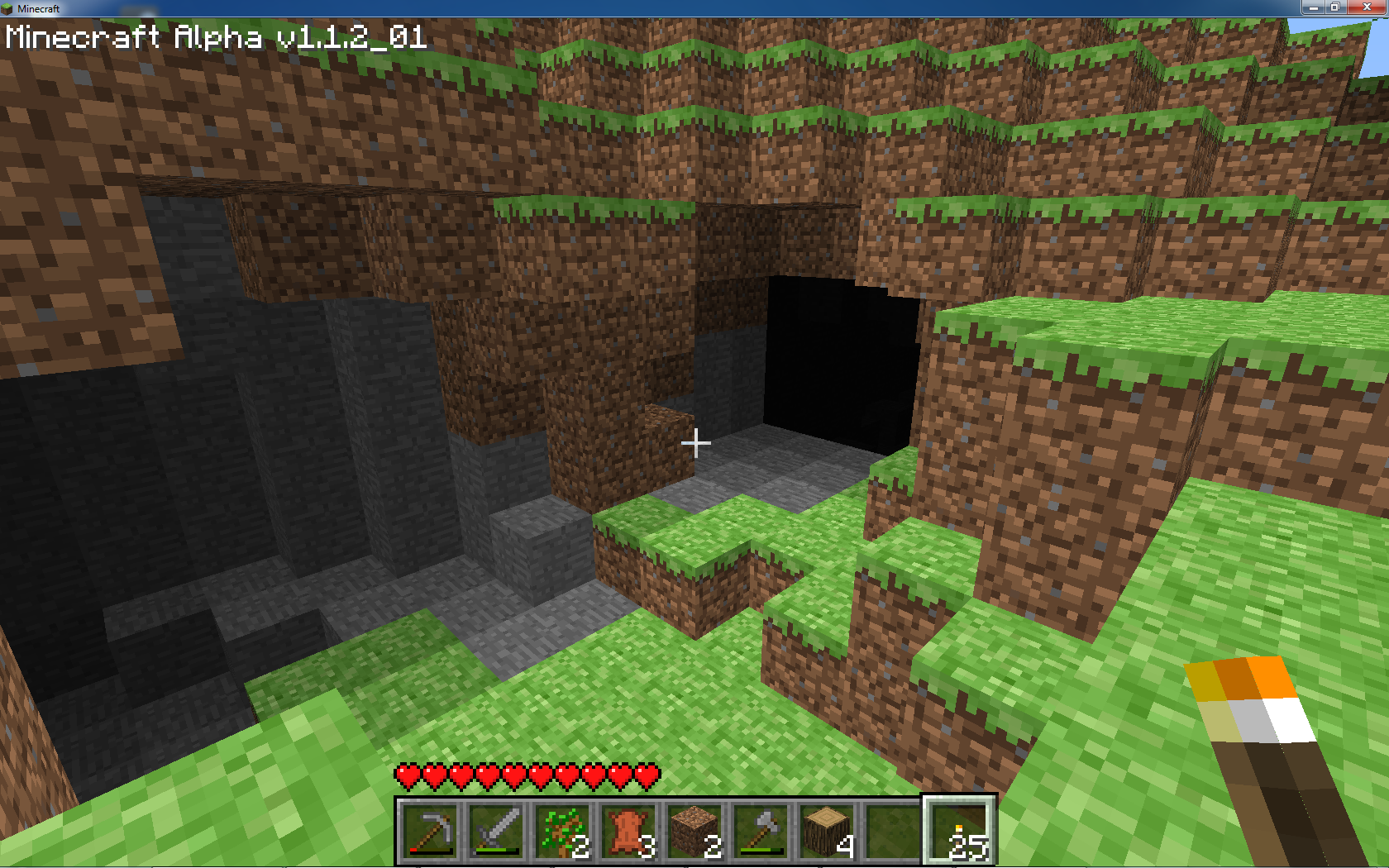Click the empty hotbar slot next to the torches

click(893, 831)
